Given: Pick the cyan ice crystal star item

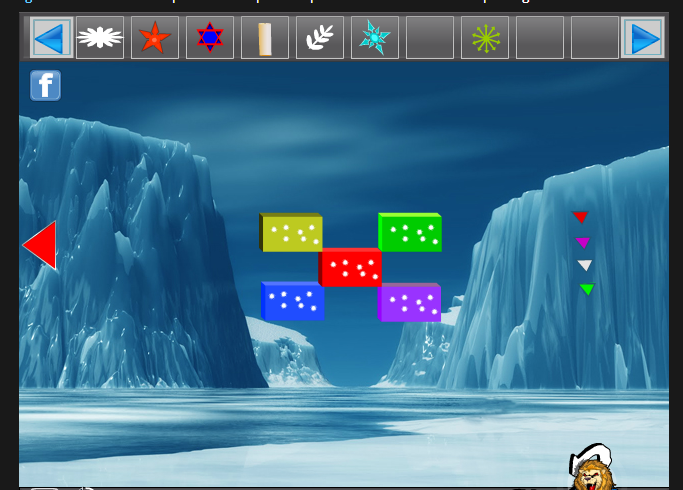Looking at the screenshot, I should point(375,38).
